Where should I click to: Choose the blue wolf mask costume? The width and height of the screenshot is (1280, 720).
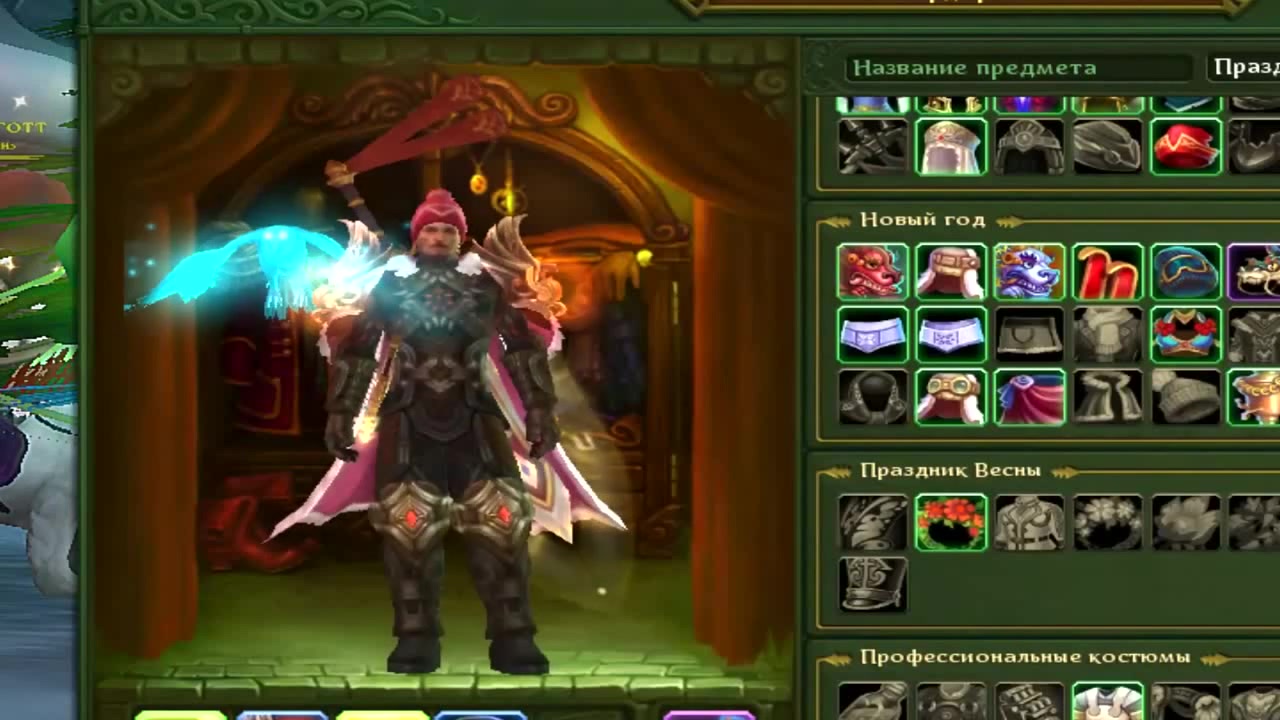[x=1029, y=272]
